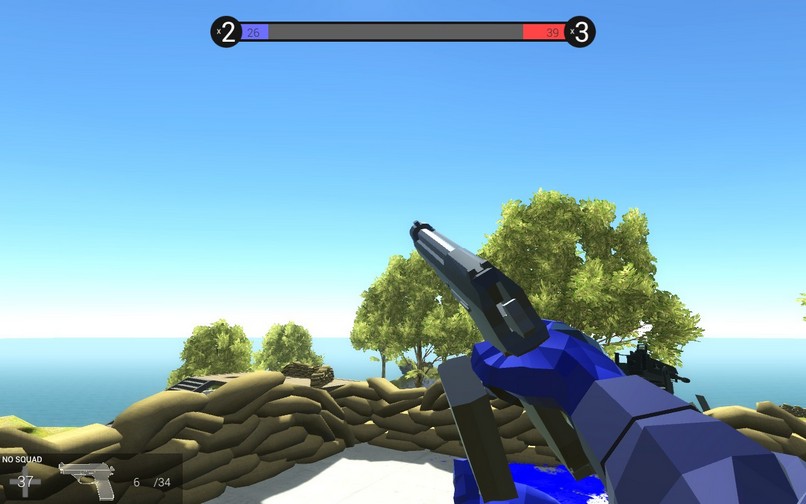The height and width of the screenshot is (504, 806).
Task: Click the NO SQUAD indicator
Action: click(20, 461)
